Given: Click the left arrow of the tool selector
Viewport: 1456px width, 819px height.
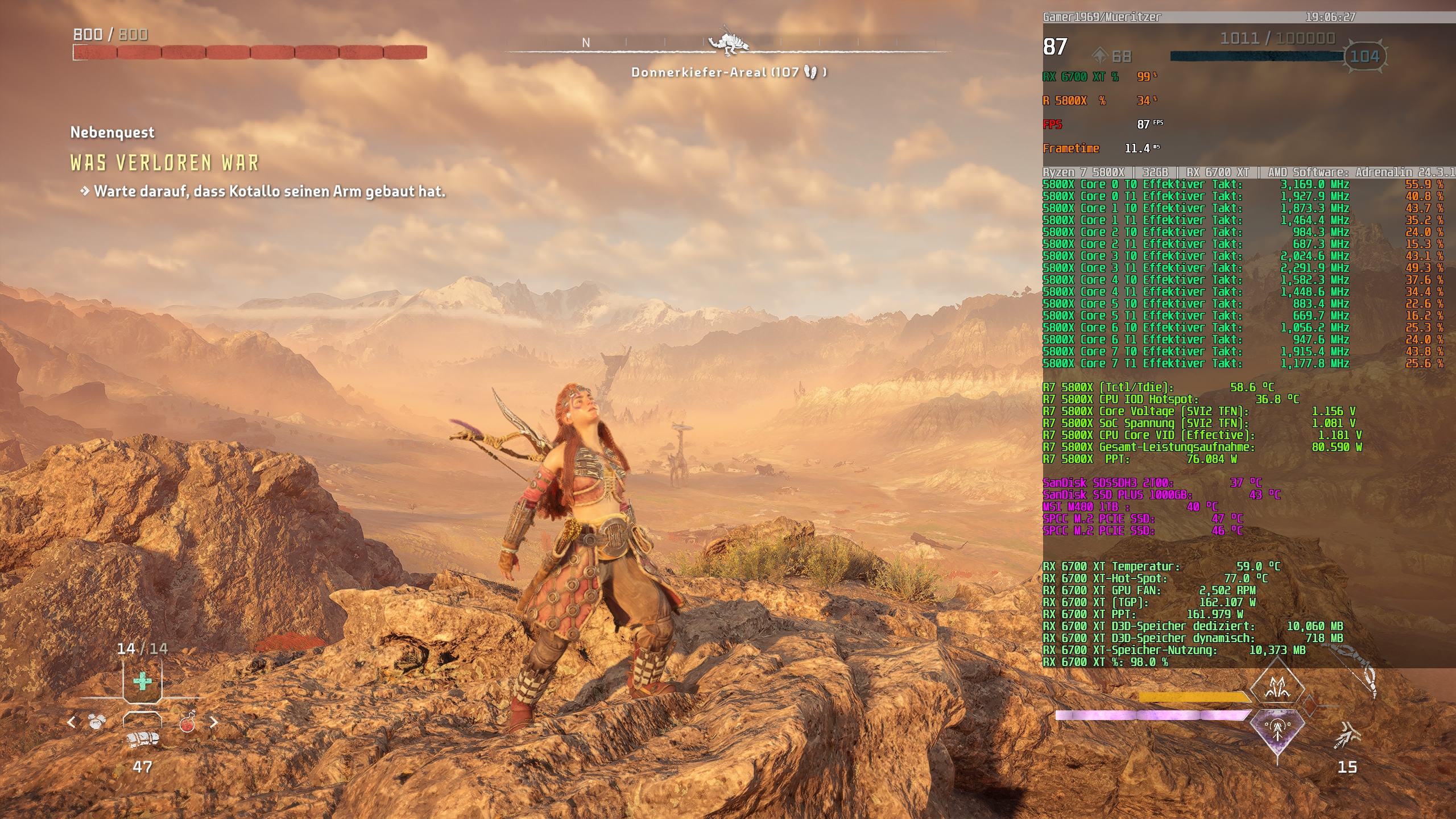Looking at the screenshot, I should point(72,722).
